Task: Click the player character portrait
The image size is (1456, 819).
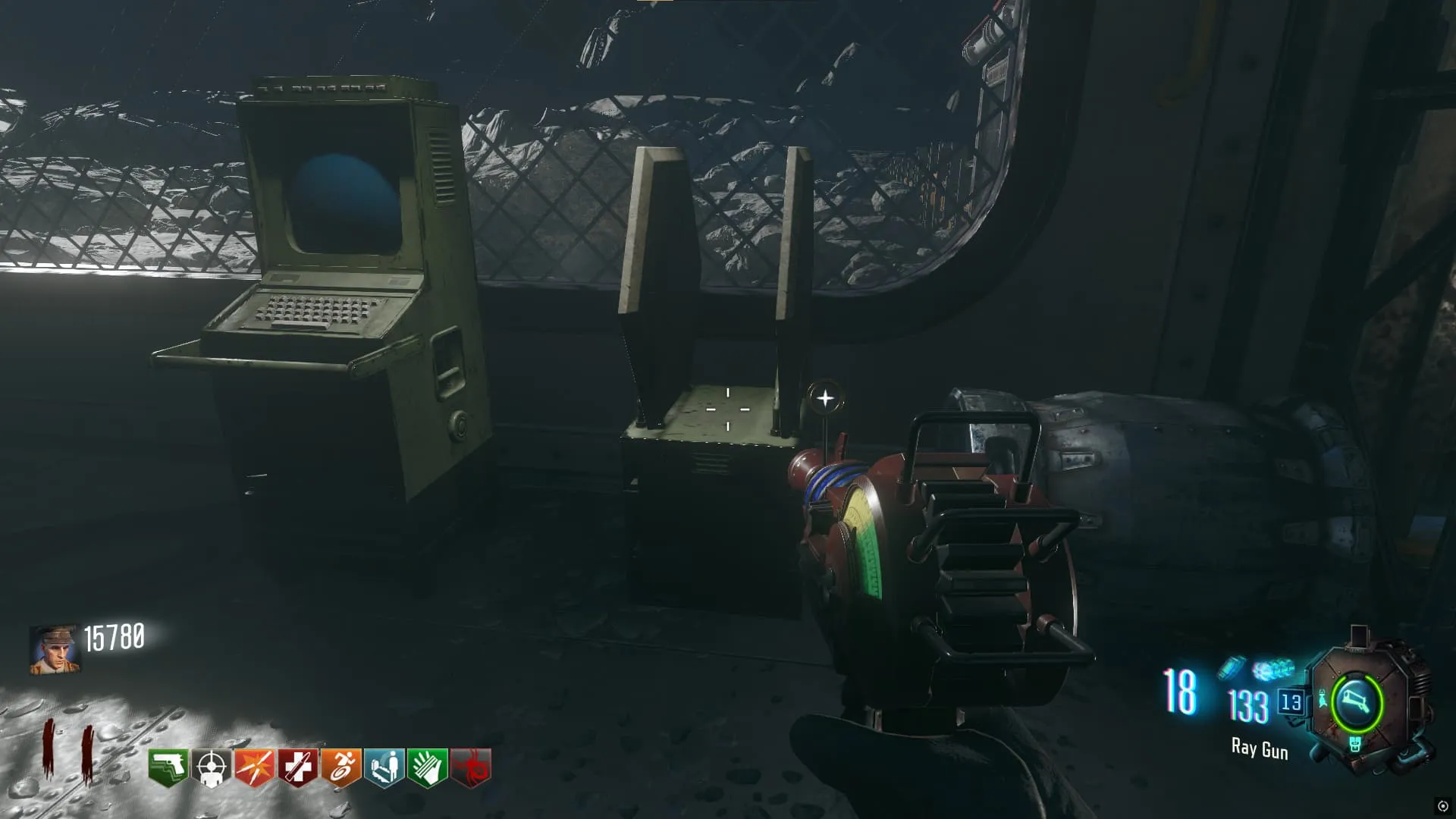Action: [x=55, y=650]
